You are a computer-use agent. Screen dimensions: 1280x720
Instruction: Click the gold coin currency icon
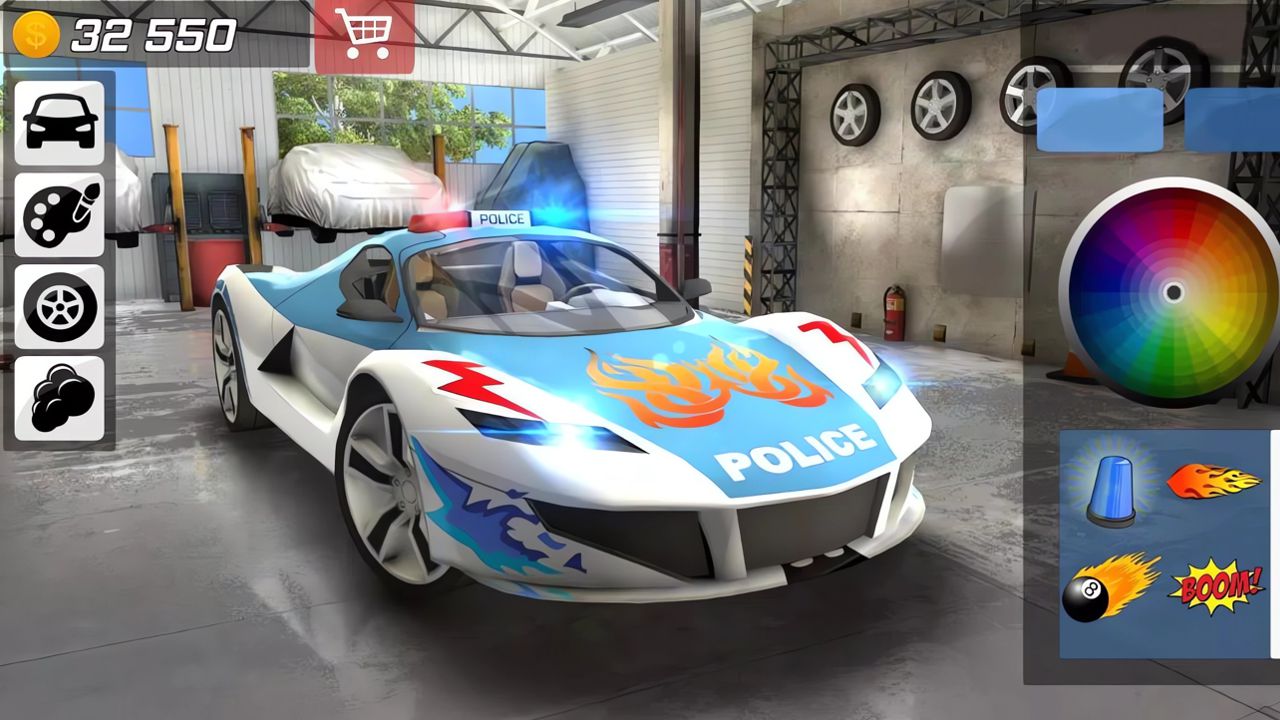[x=38, y=32]
